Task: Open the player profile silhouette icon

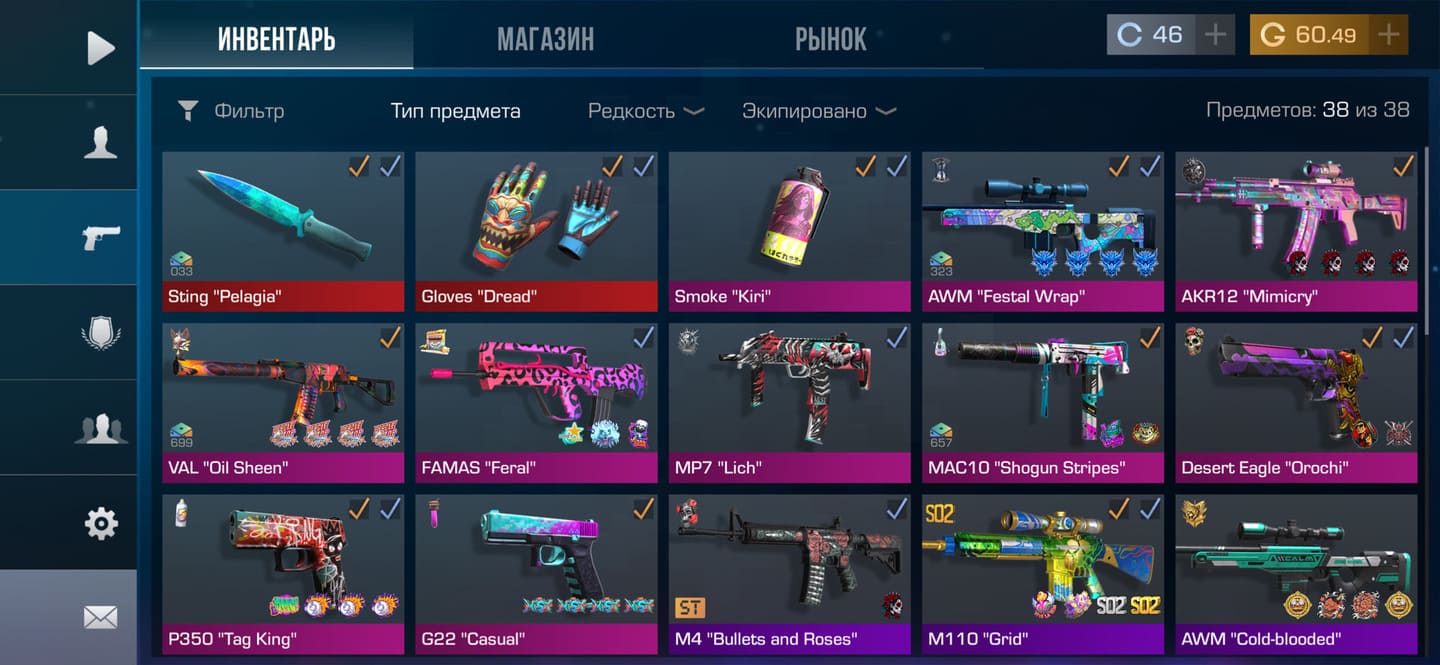Action: click(100, 142)
